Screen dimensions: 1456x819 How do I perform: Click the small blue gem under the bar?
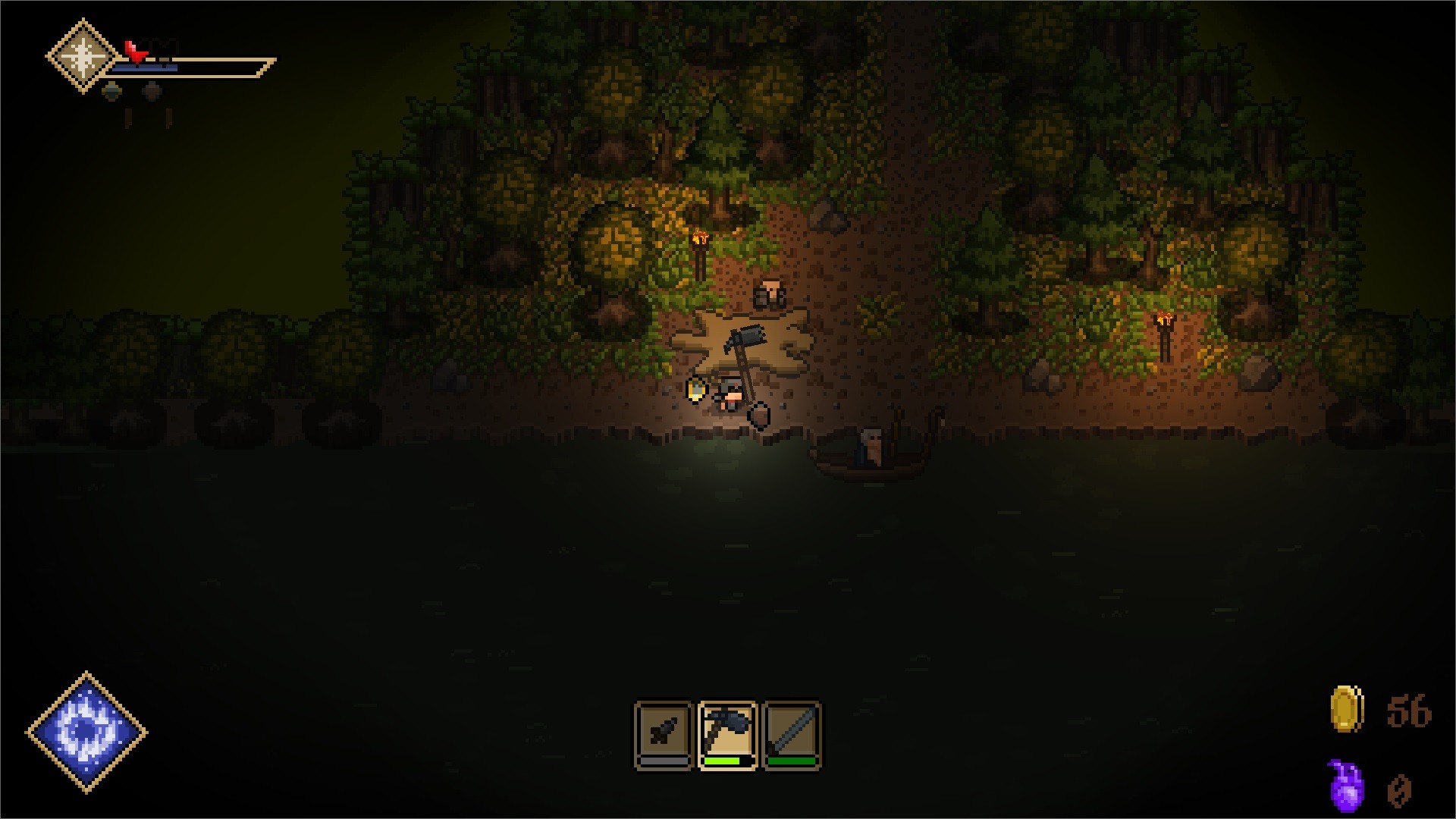point(111,92)
